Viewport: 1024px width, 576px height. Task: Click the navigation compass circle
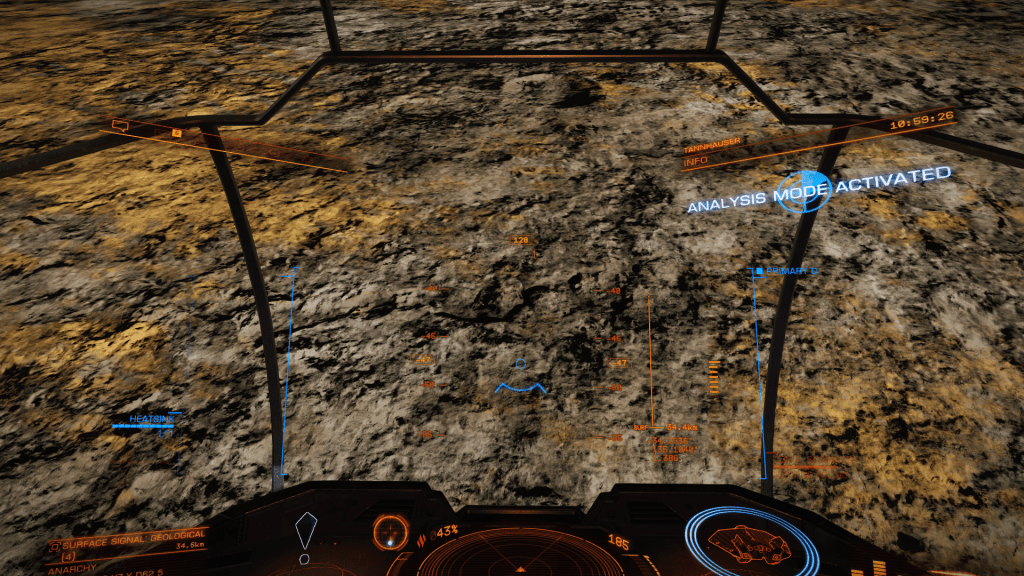click(390, 531)
